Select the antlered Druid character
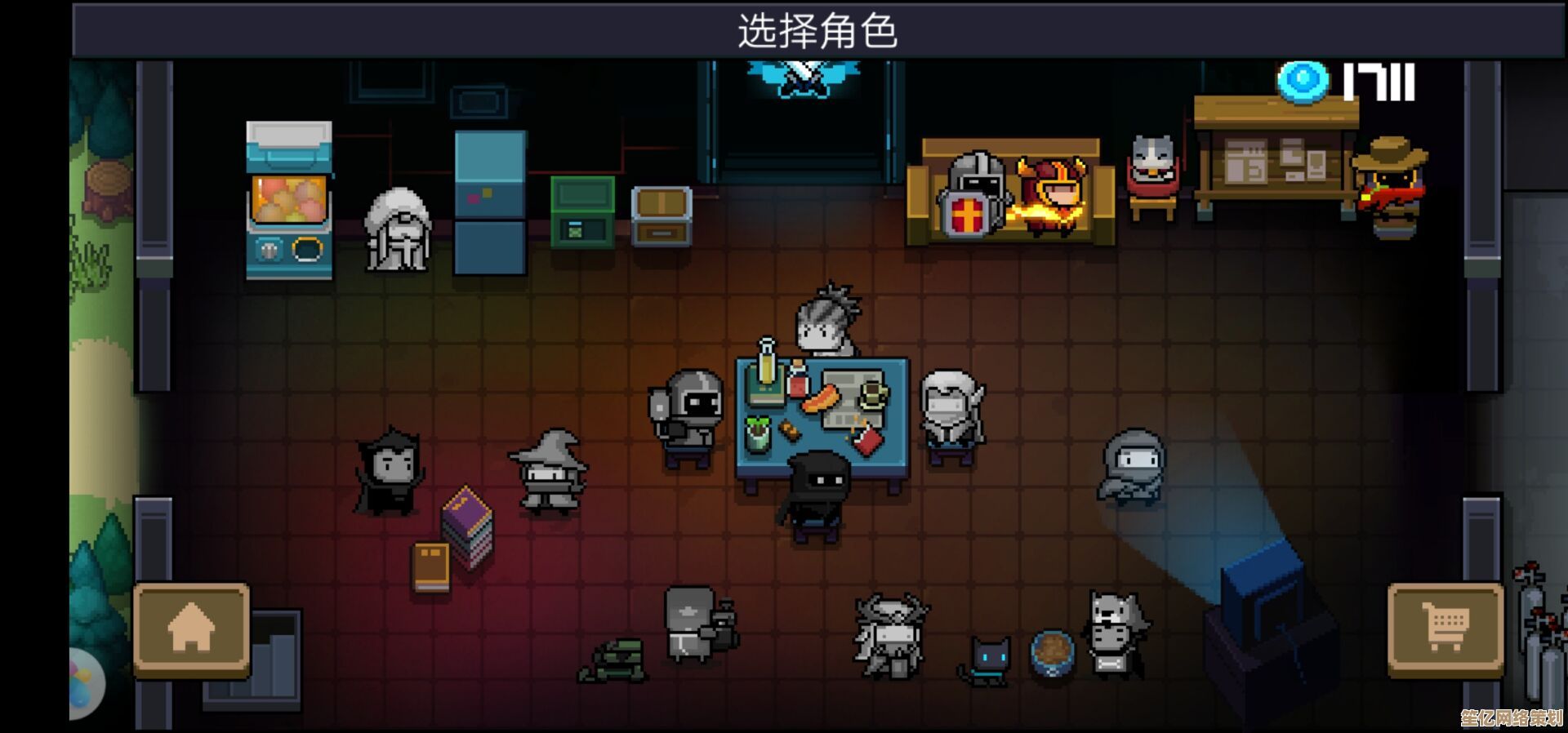This screenshot has width=1568, height=733. coord(890,637)
